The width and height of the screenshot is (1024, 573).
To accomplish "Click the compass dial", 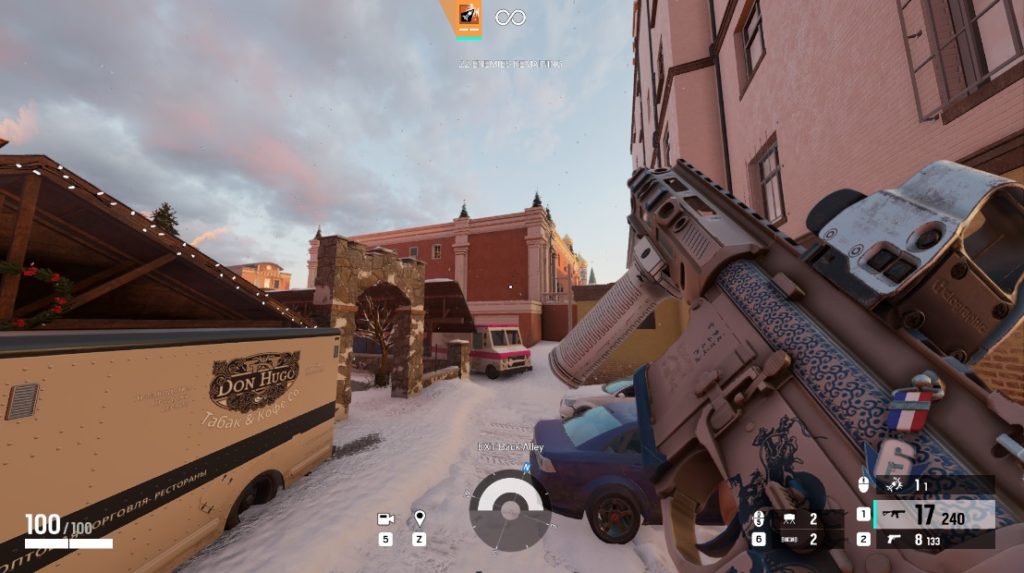I will tap(509, 510).
